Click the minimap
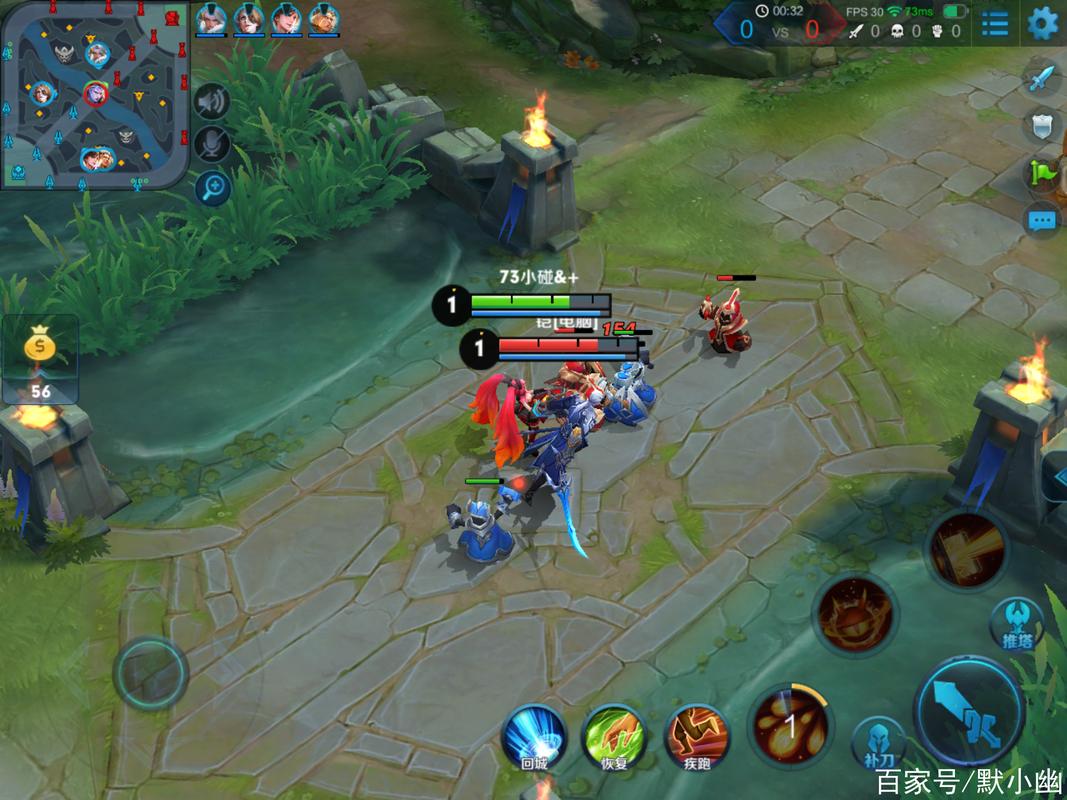Viewport: 1067px width, 800px height. coord(95,95)
